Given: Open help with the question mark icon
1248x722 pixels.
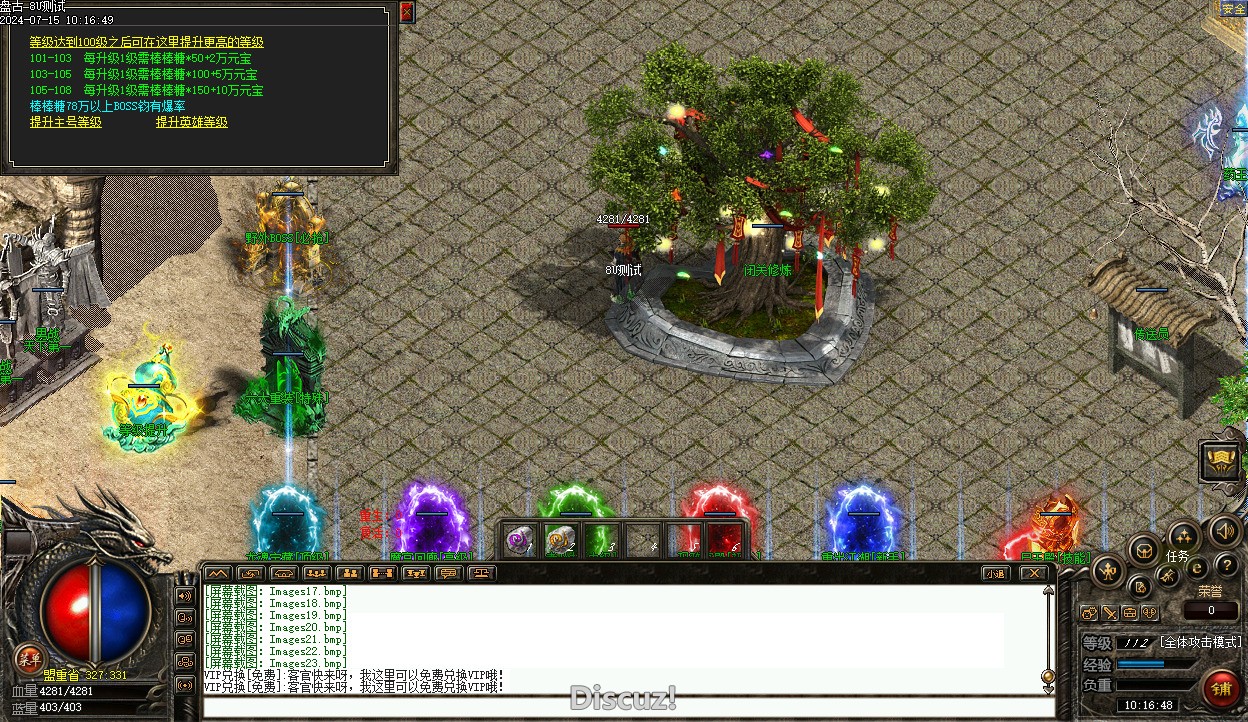Looking at the screenshot, I should point(1226,566).
